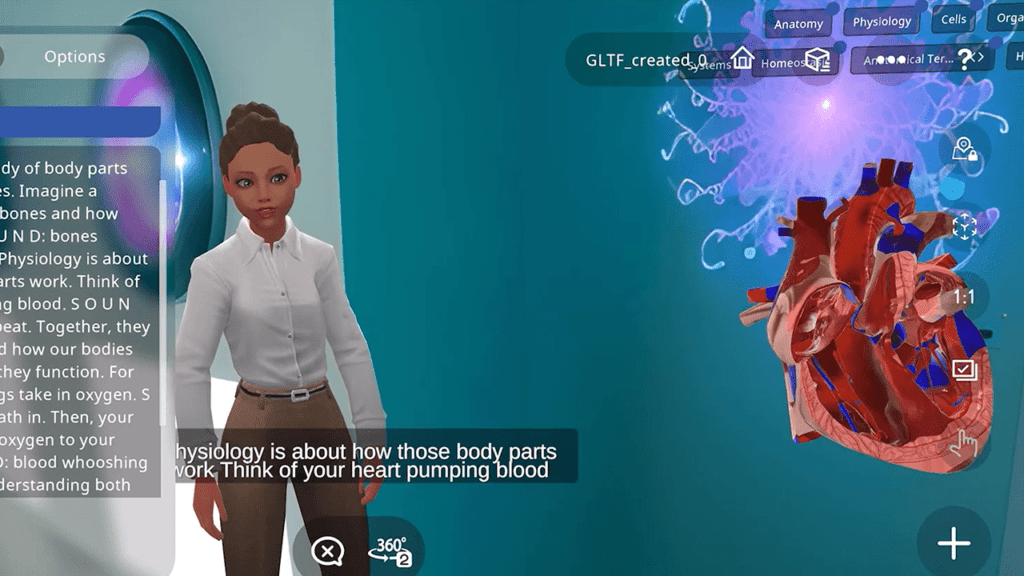The width and height of the screenshot is (1024, 576).
Task: Open the checkmark slides icon
Action: click(x=964, y=370)
